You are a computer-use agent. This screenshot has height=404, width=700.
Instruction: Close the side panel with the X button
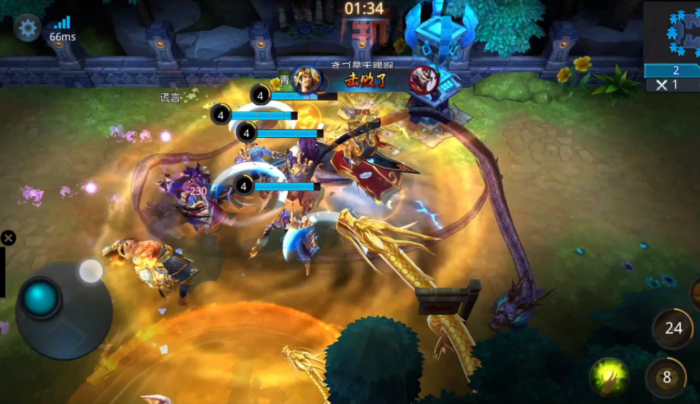coord(8,238)
